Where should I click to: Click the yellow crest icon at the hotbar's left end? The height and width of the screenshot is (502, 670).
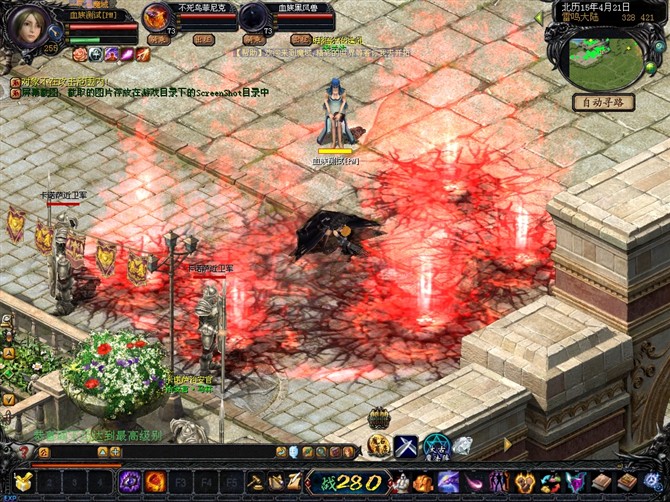[x=23, y=482]
